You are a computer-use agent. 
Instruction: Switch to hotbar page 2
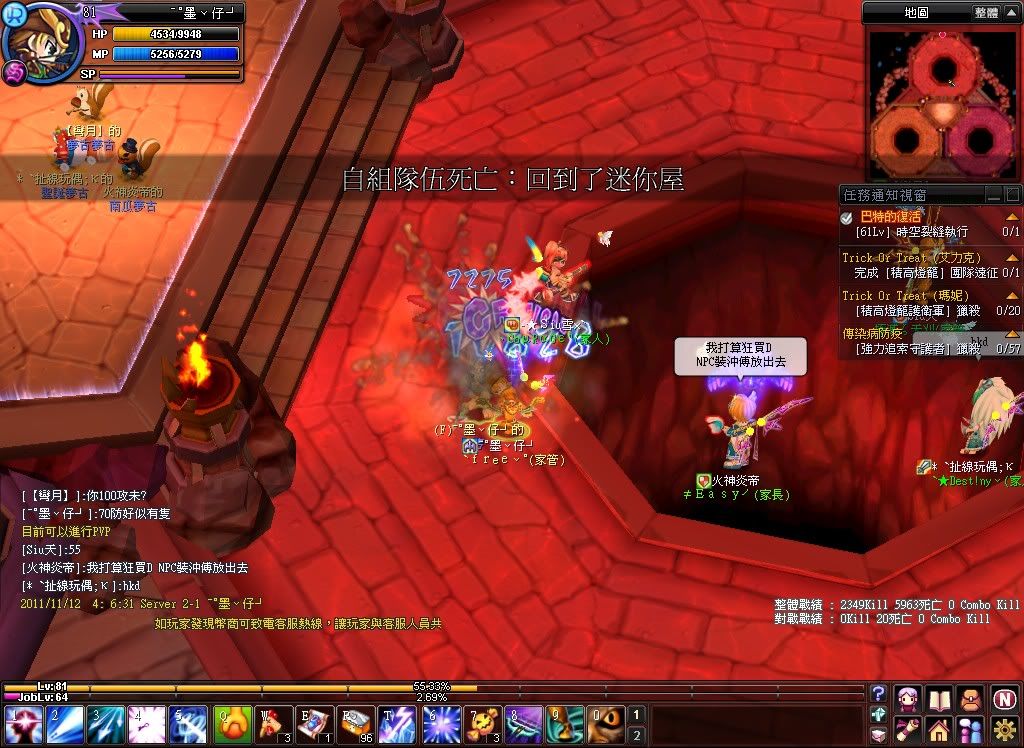pyautogui.click(x=636, y=735)
